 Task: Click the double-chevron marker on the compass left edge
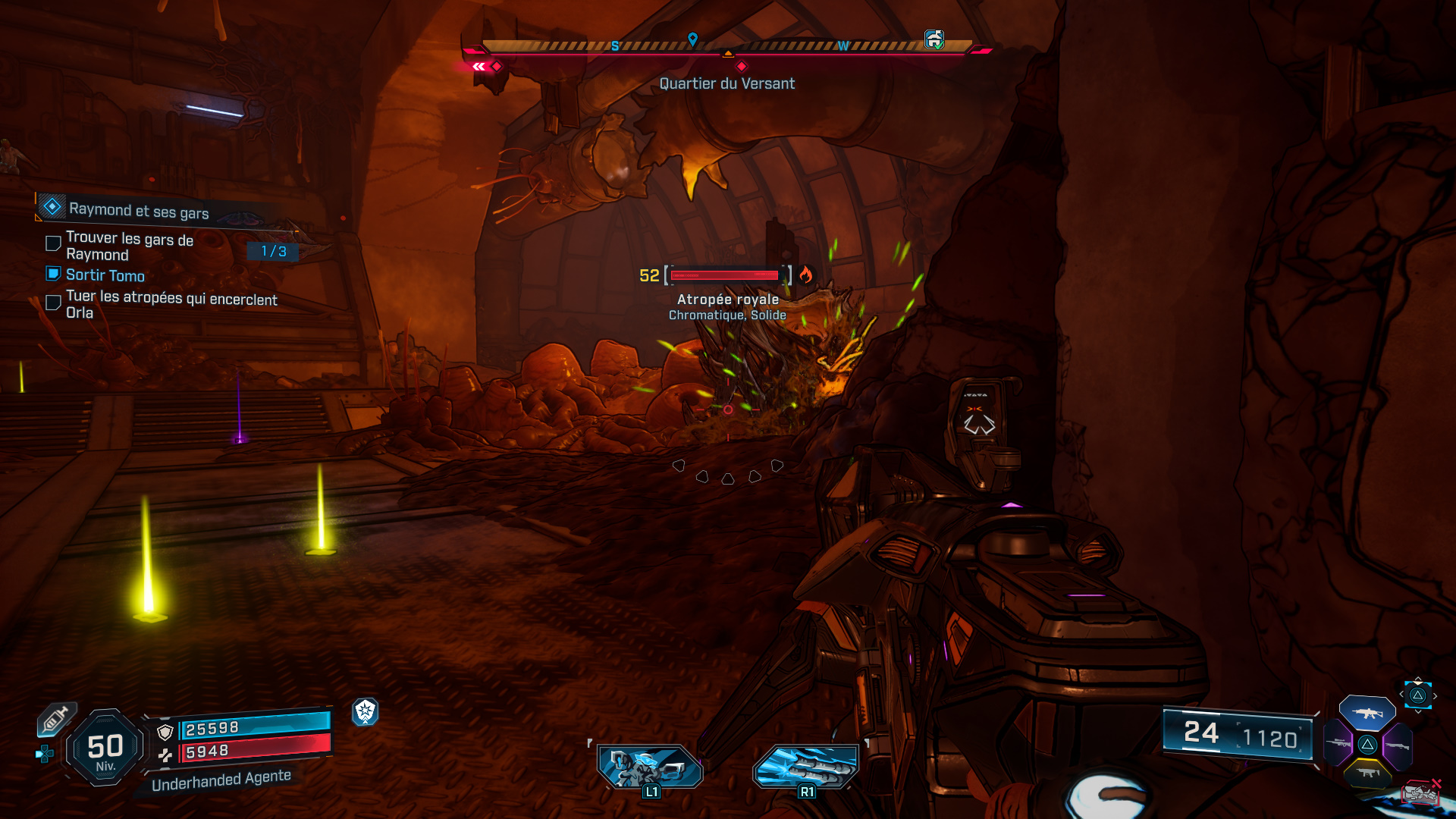pyautogui.click(x=478, y=67)
